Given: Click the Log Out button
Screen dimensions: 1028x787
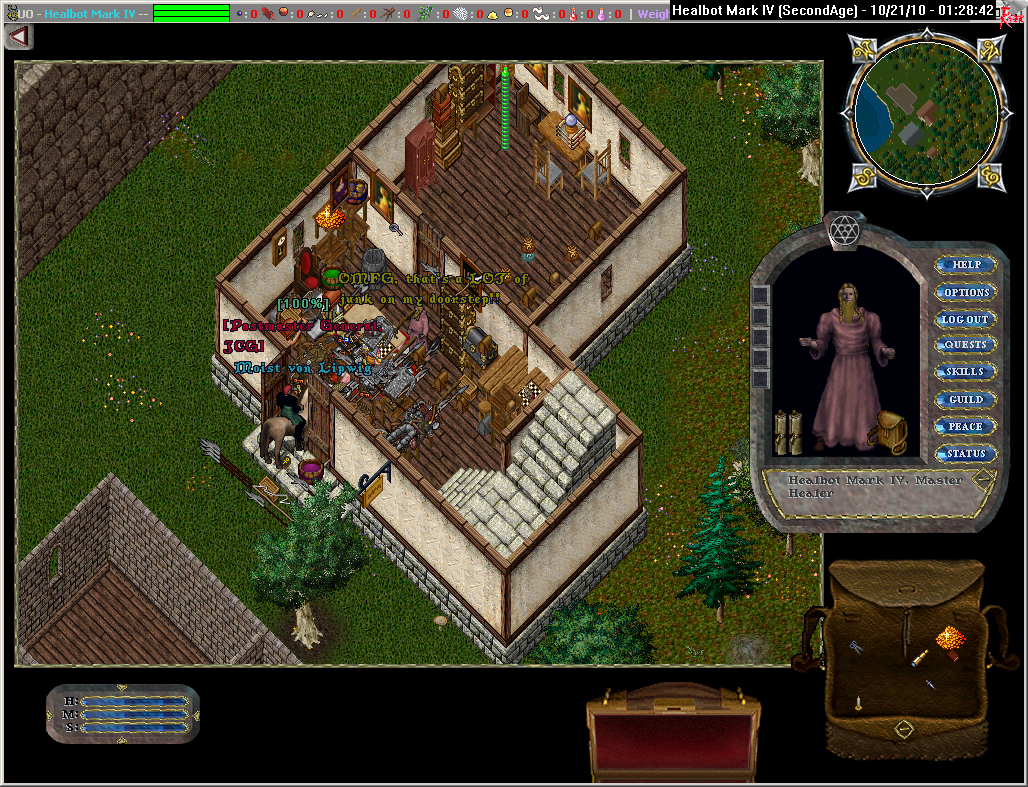Looking at the screenshot, I should (x=966, y=319).
